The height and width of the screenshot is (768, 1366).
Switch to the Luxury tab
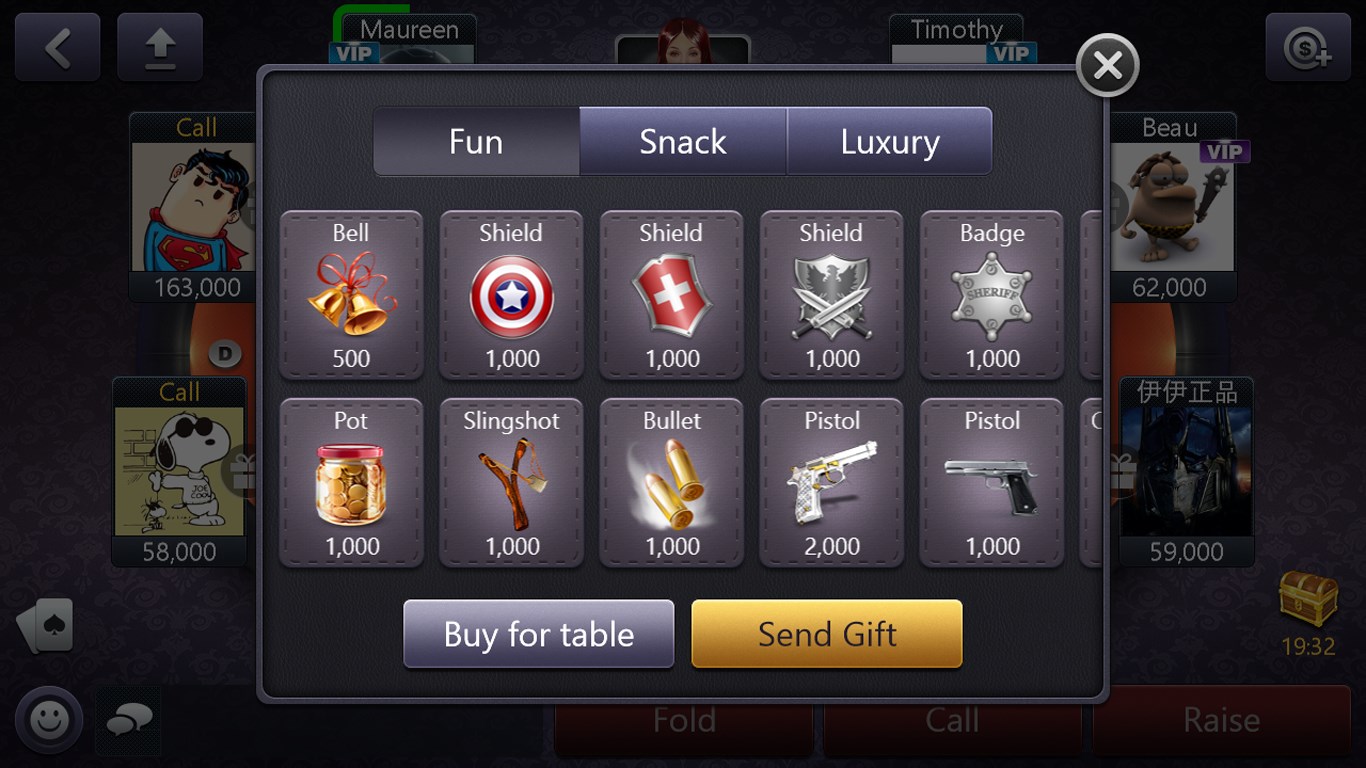tap(888, 141)
